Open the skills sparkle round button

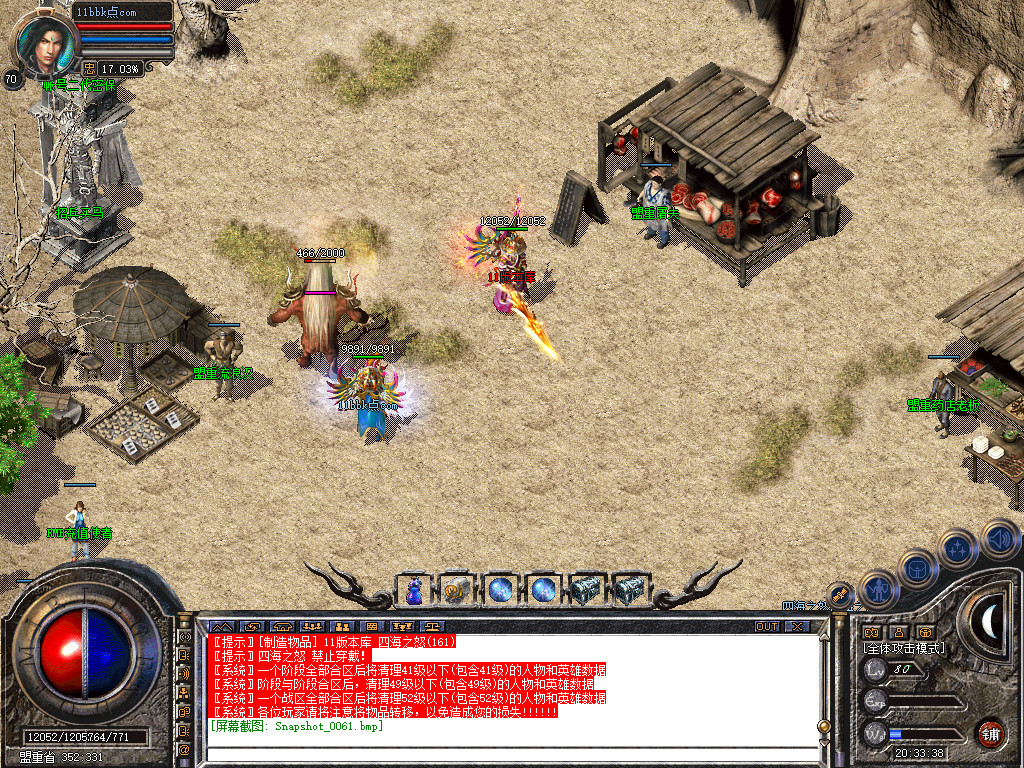tap(957, 549)
